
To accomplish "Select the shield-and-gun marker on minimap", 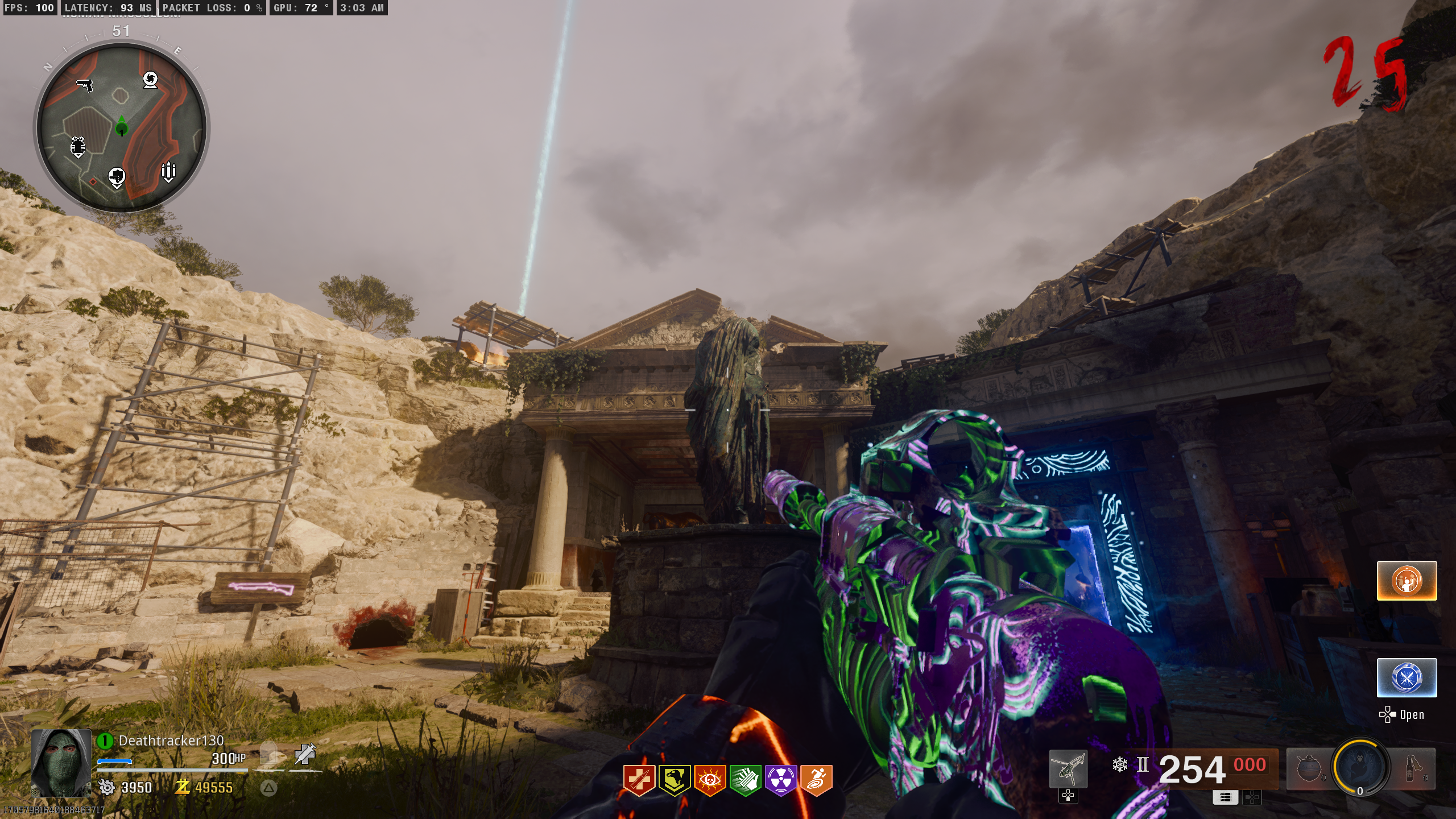I will coord(117,177).
